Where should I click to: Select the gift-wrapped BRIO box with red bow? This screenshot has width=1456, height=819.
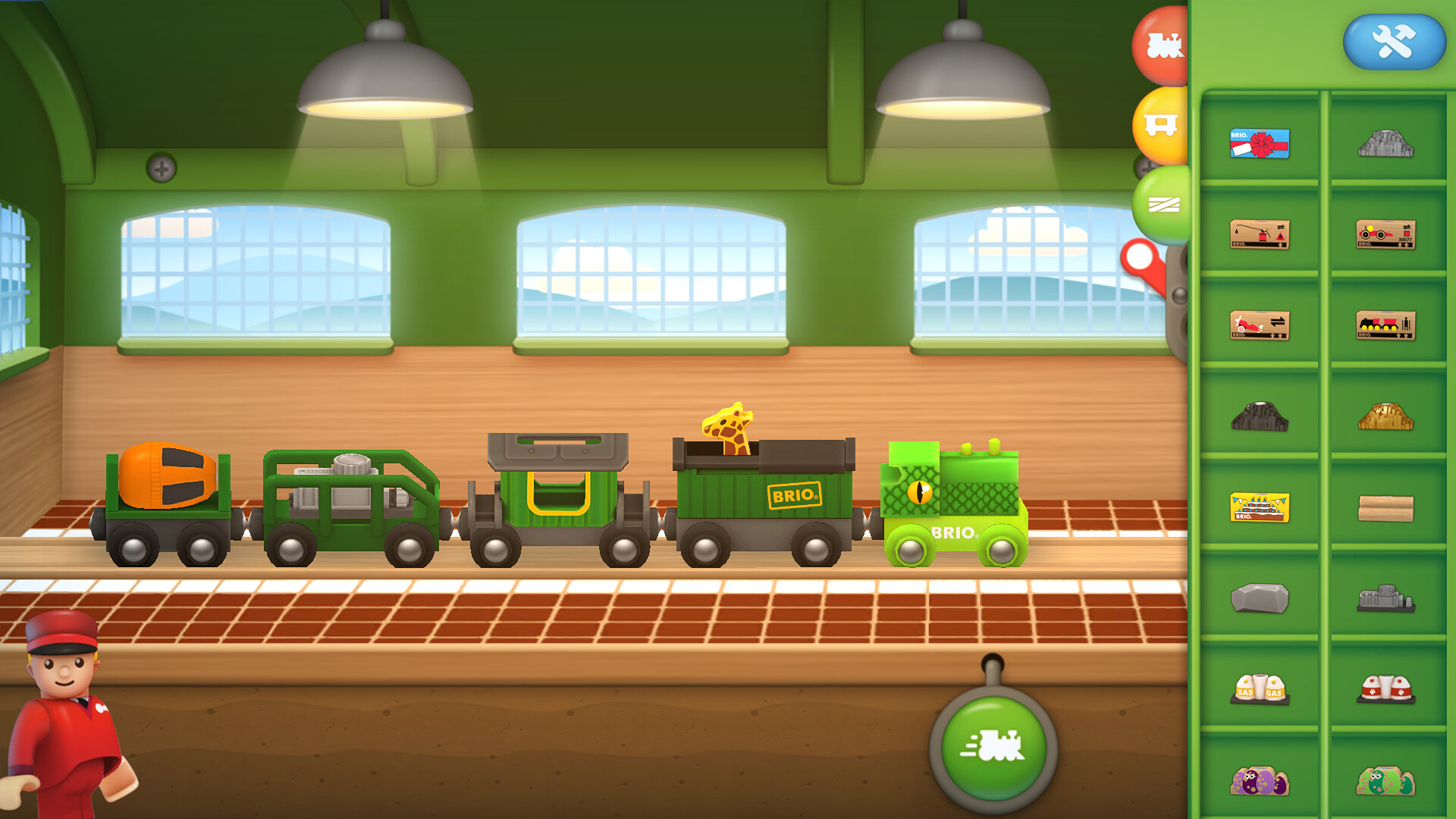coord(1260,143)
